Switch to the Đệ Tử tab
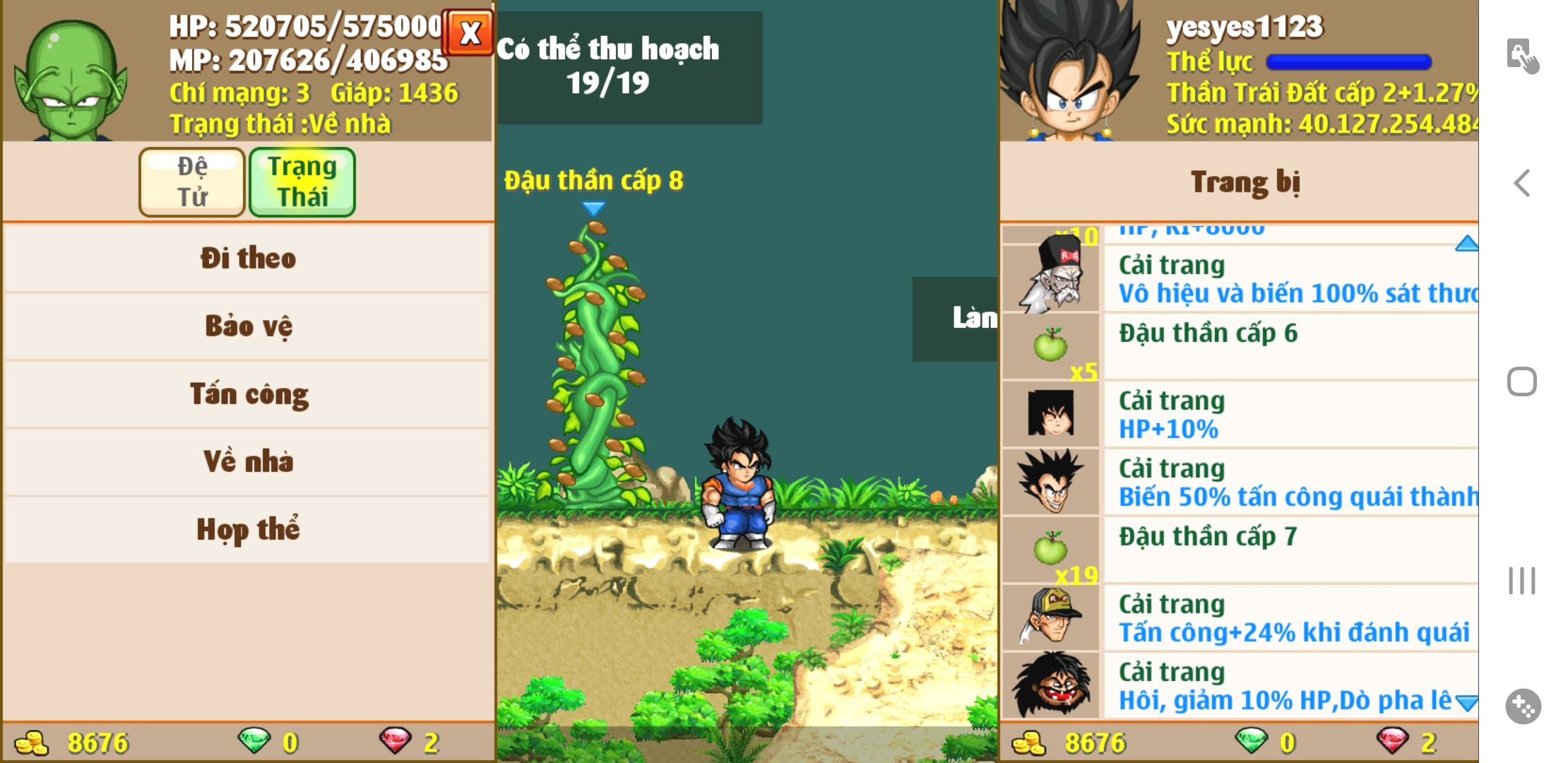This screenshot has height=763, width=1568. click(192, 182)
